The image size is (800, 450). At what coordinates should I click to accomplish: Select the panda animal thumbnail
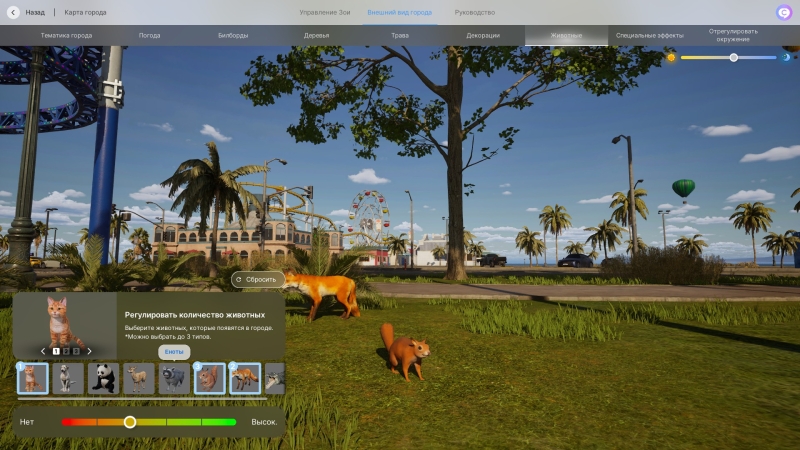click(104, 378)
